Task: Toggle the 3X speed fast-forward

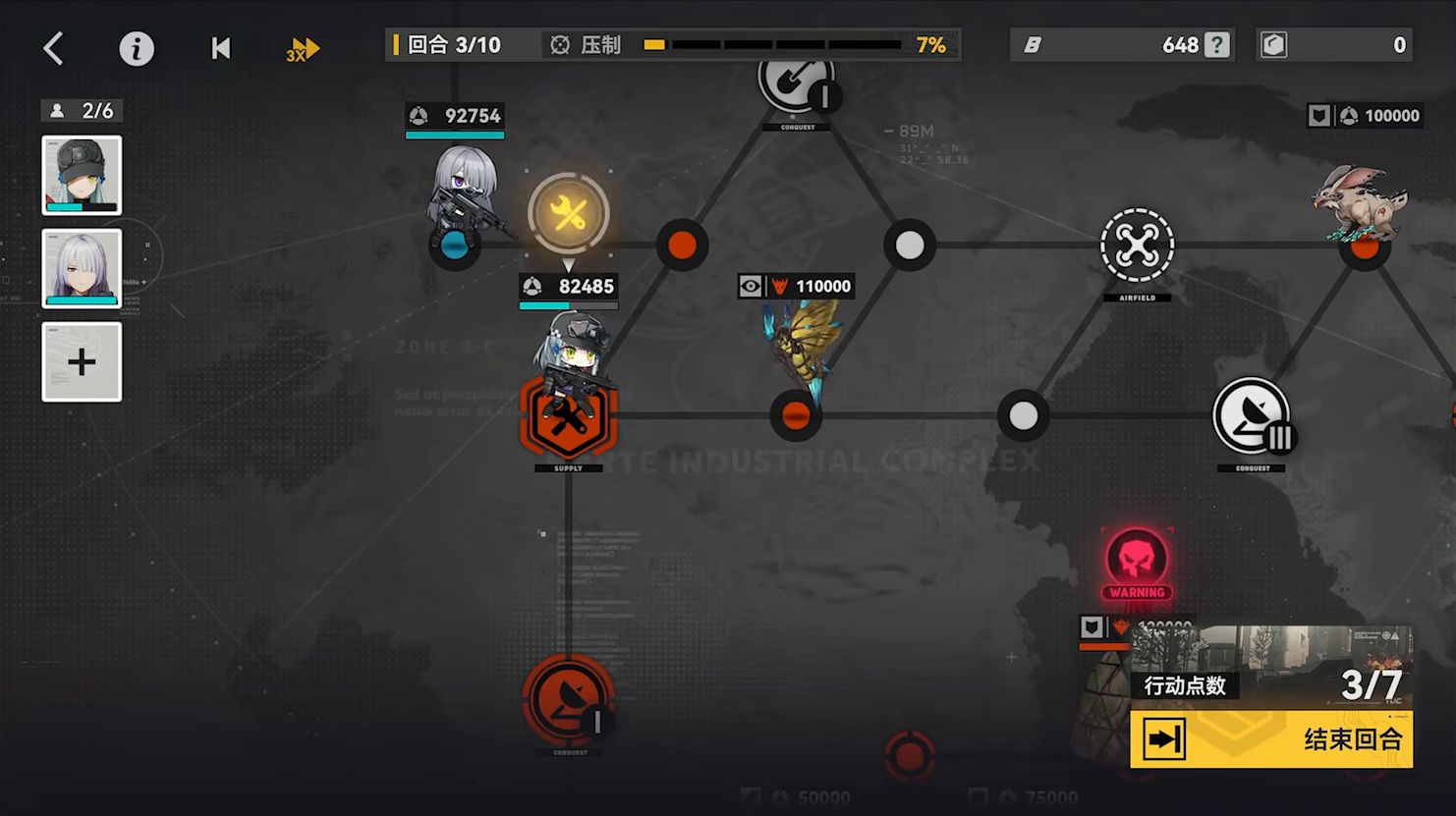Action: [304, 49]
